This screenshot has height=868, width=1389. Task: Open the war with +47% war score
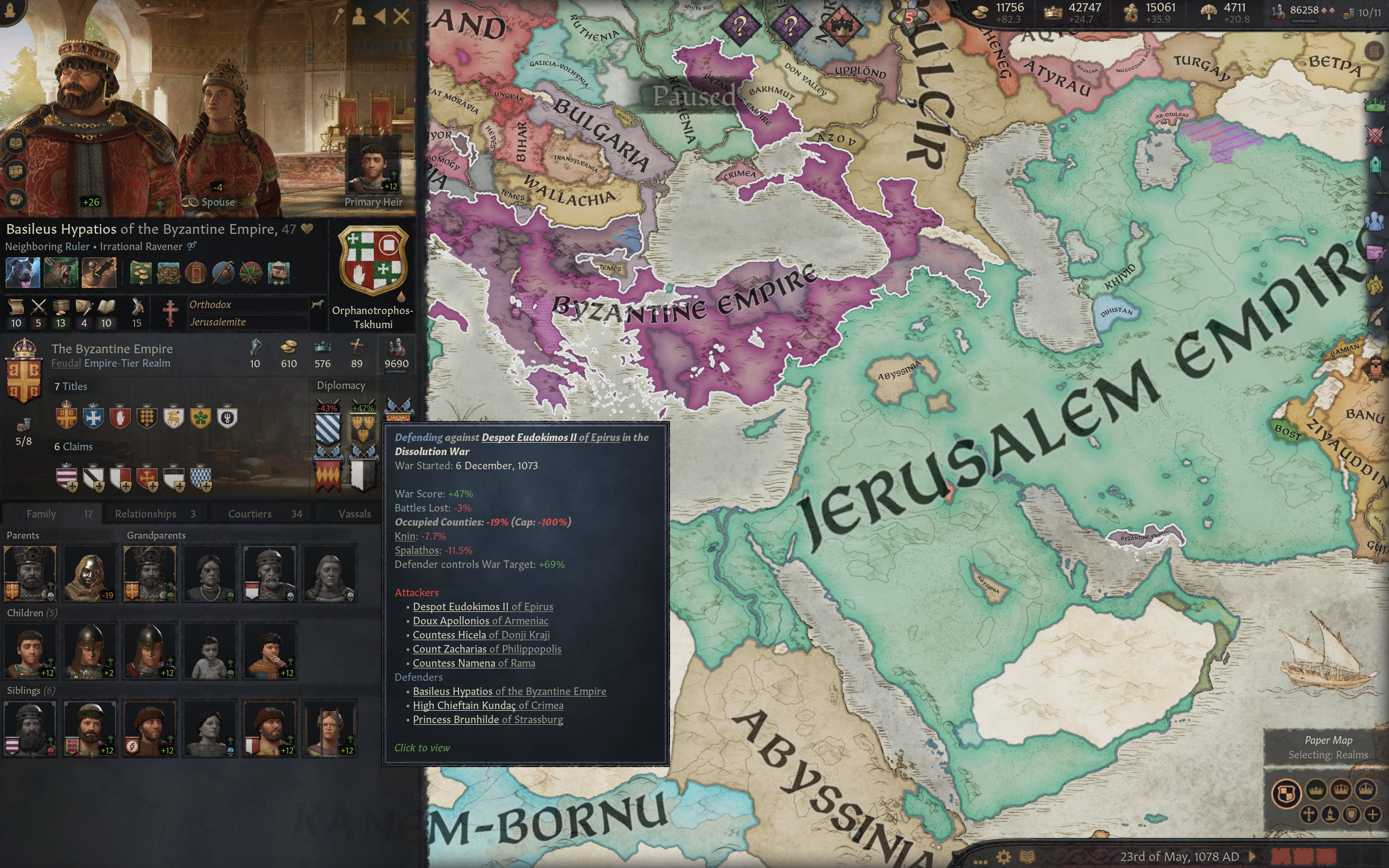pos(363,425)
